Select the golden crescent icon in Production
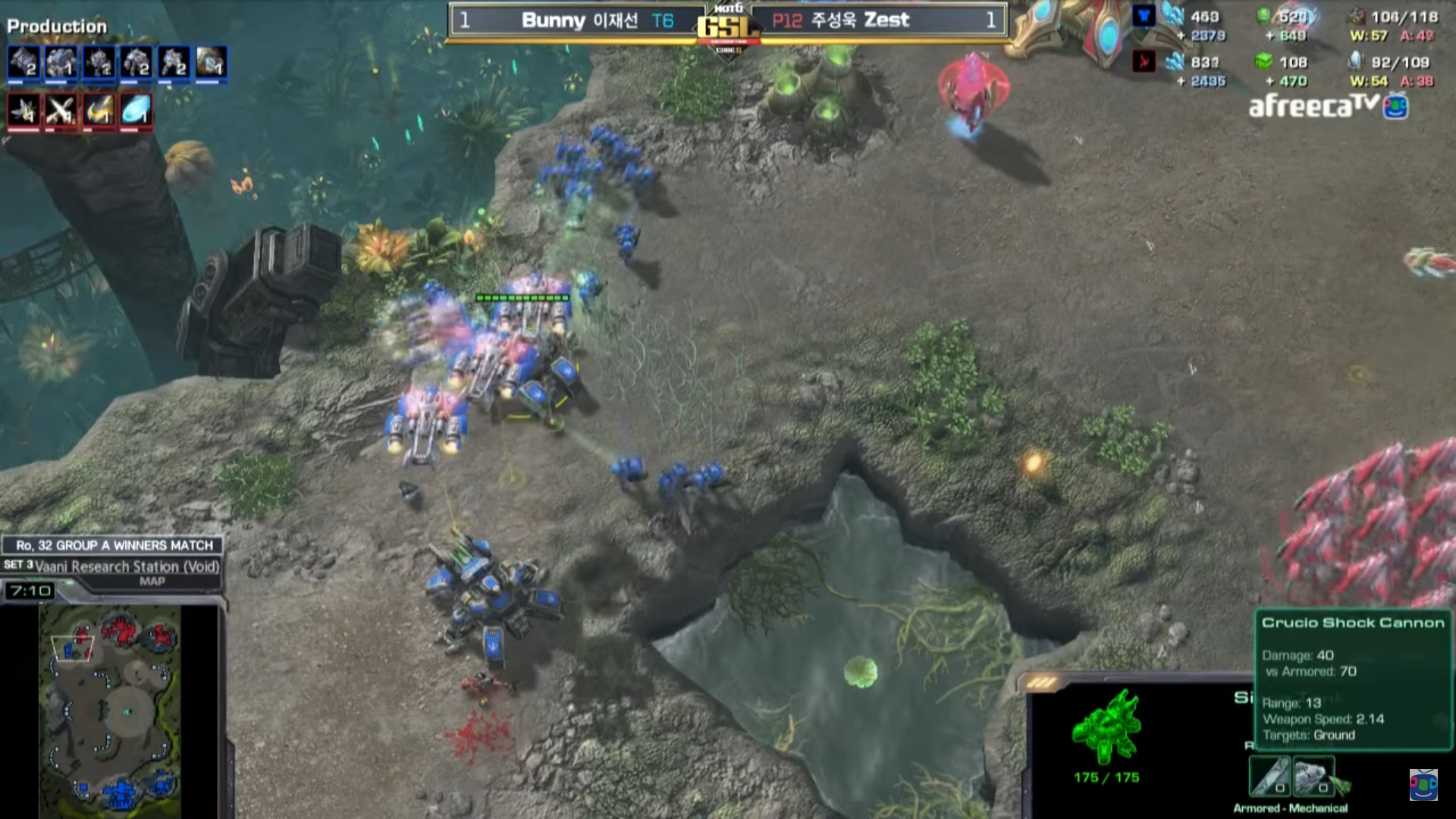This screenshot has width=1456, height=819. click(x=99, y=111)
